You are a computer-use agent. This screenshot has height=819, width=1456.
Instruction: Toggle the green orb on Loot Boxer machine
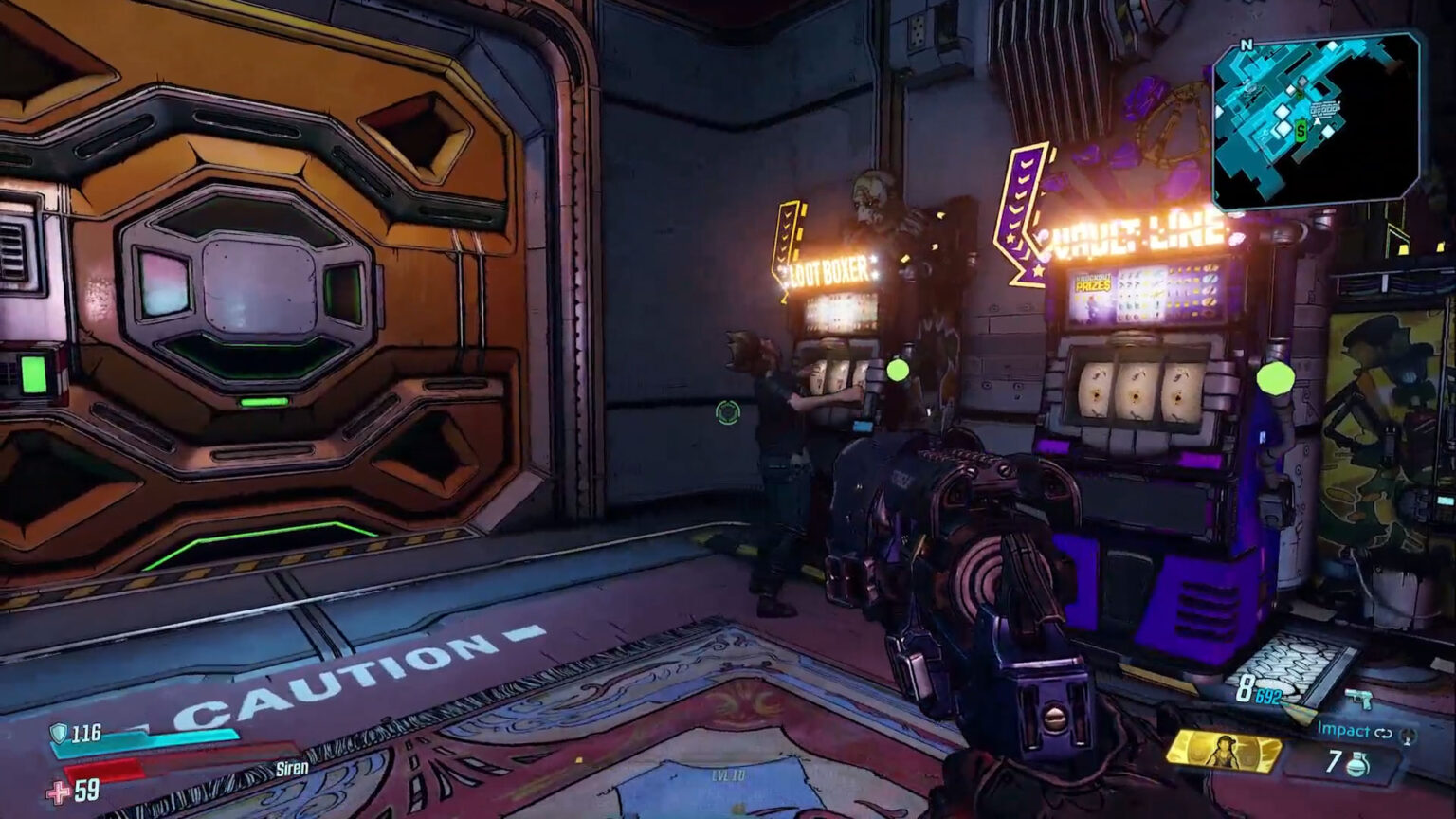click(898, 370)
